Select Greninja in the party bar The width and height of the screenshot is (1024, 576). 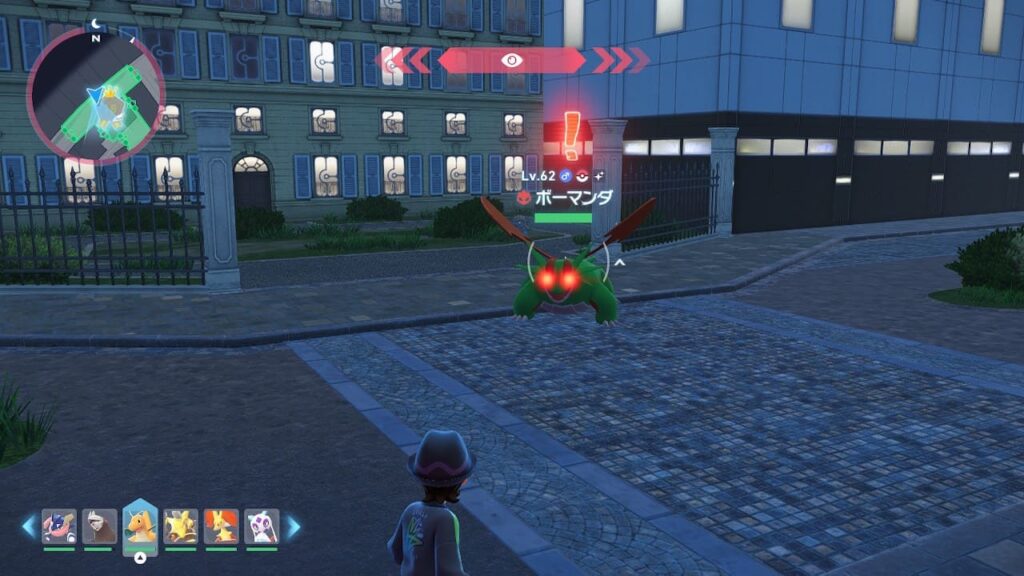(59, 526)
